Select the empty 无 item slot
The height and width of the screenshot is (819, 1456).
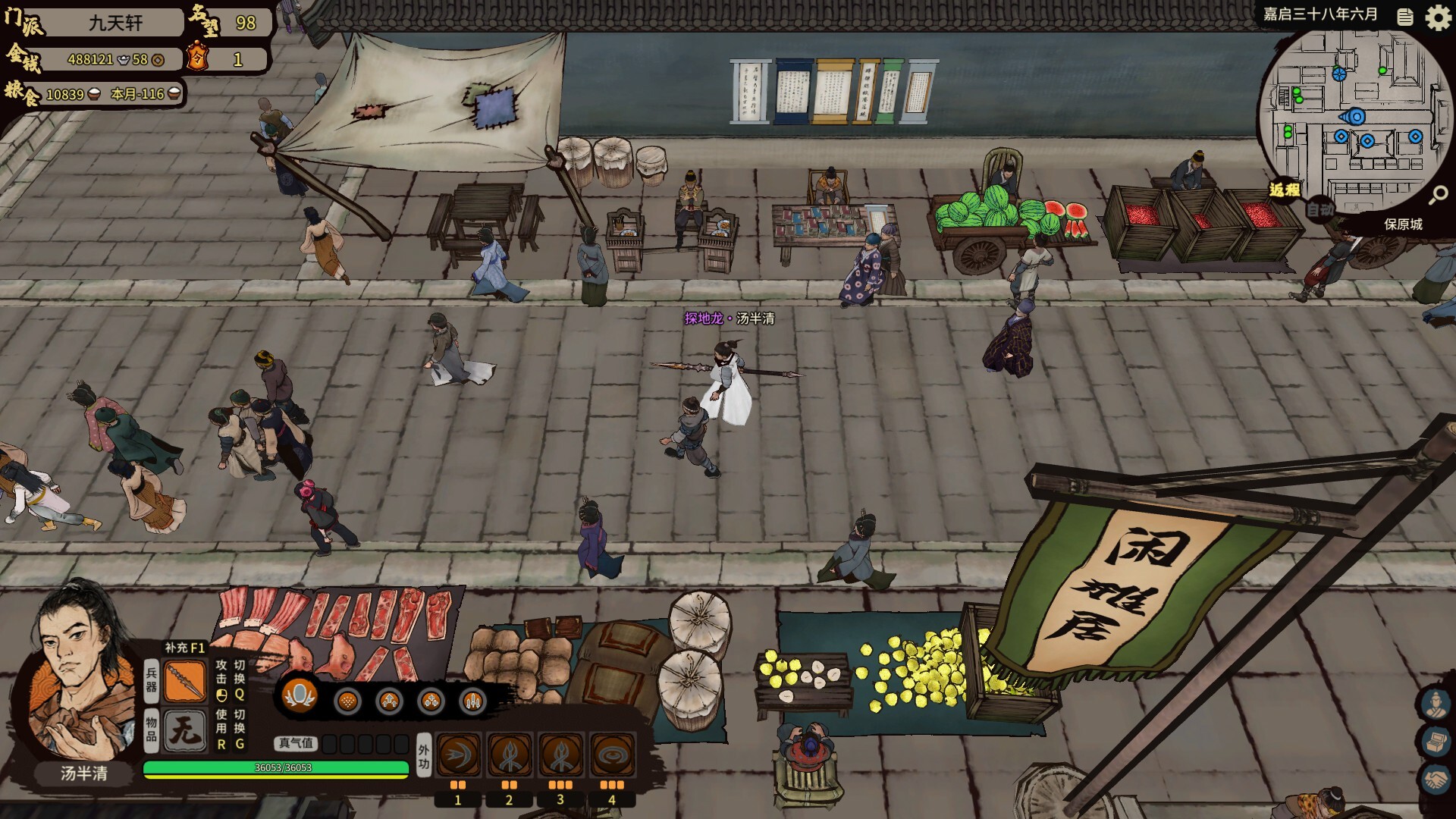[x=185, y=731]
